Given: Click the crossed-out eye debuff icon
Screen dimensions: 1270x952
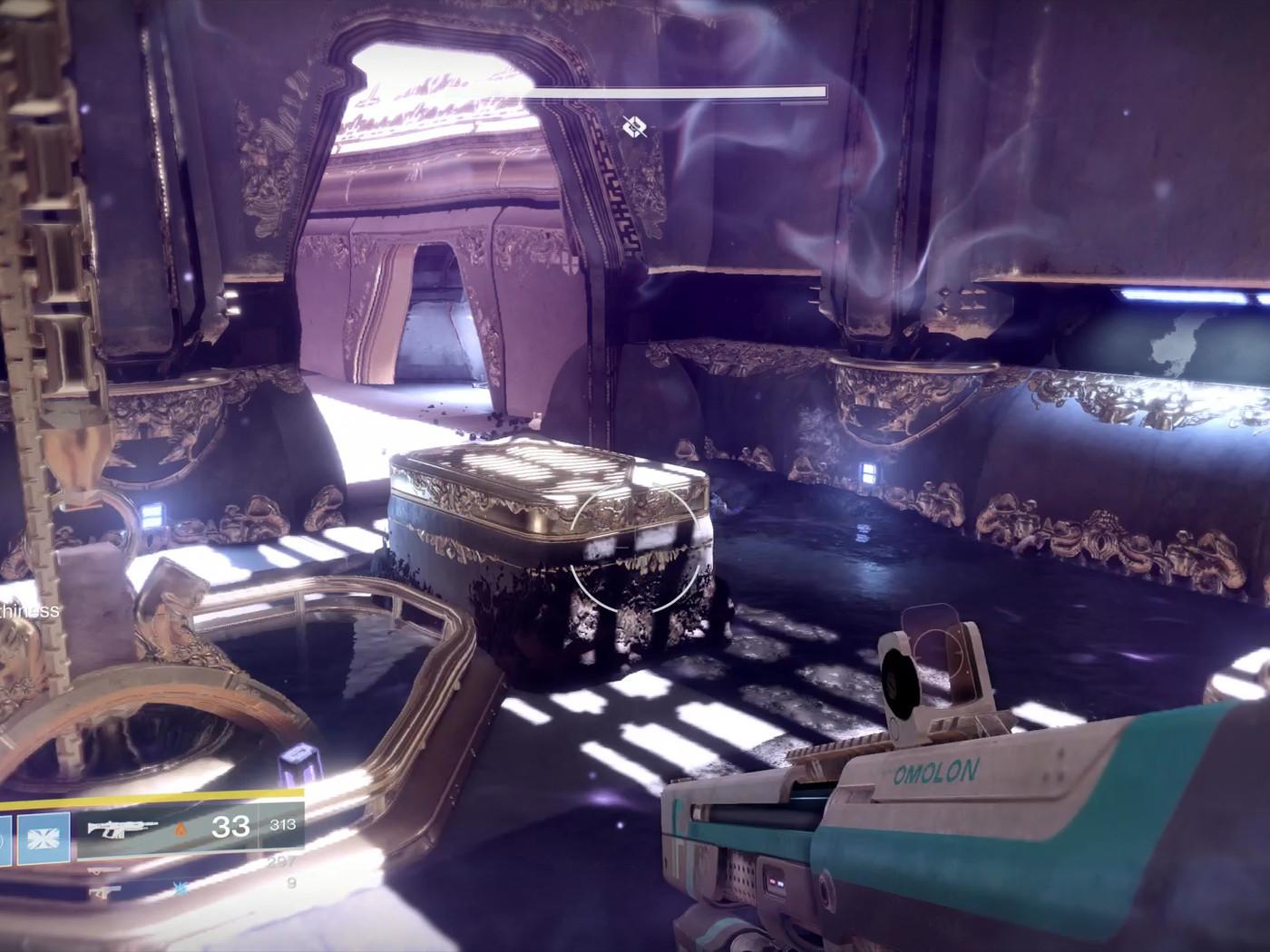Looking at the screenshot, I should click(x=635, y=127).
